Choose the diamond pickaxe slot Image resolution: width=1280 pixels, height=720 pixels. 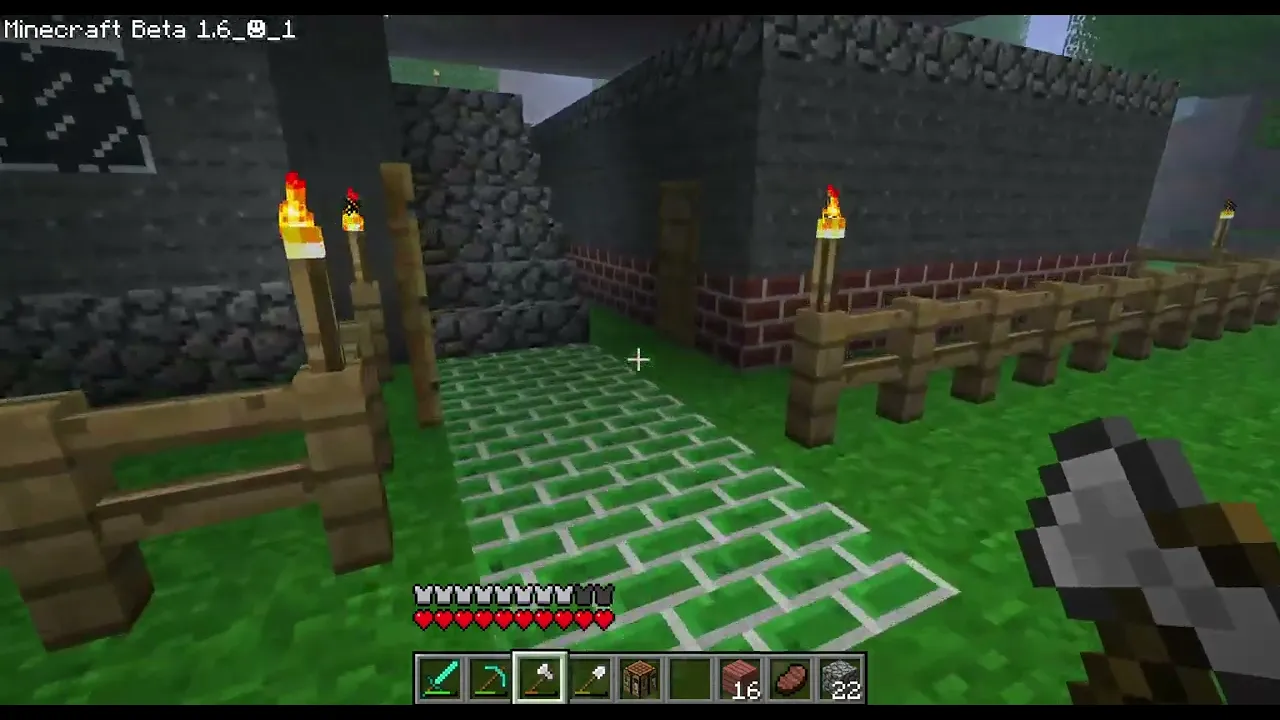tap(490, 678)
